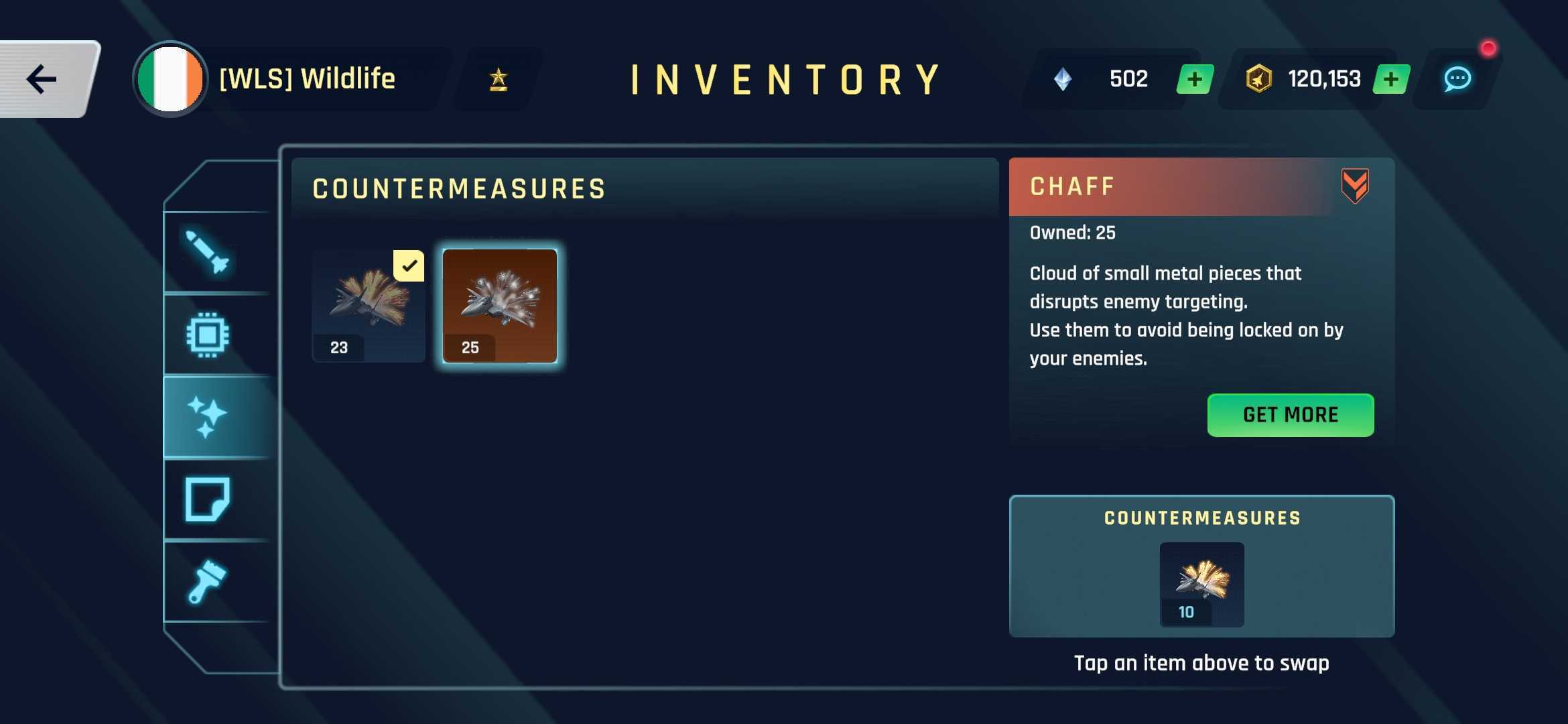The image size is (1568, 724).
Task: Click the Irish flag profile avatar
Action: tap(170, 78)
